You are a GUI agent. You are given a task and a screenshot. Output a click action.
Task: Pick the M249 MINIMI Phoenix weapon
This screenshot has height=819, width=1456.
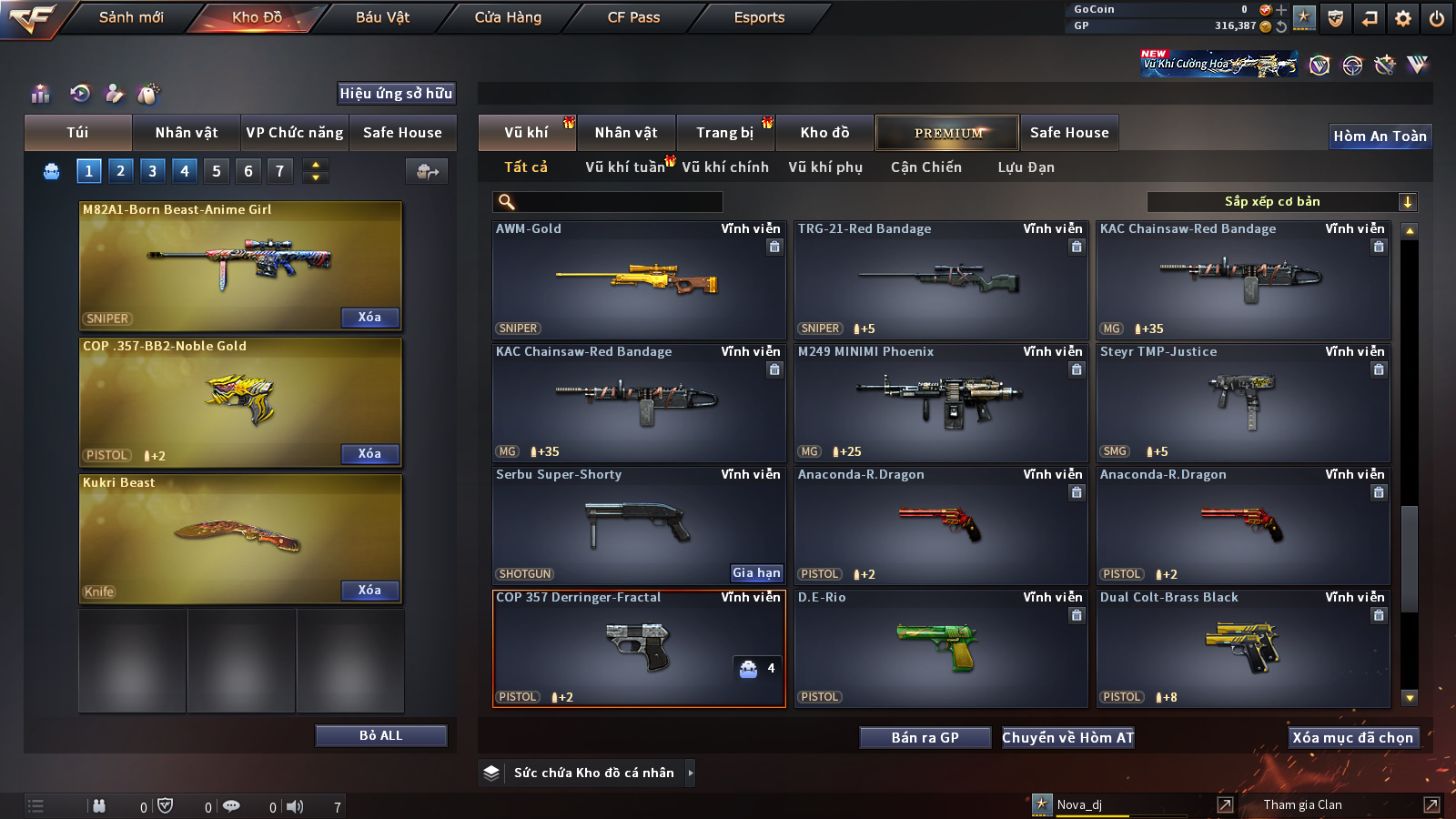coord(940,403)
